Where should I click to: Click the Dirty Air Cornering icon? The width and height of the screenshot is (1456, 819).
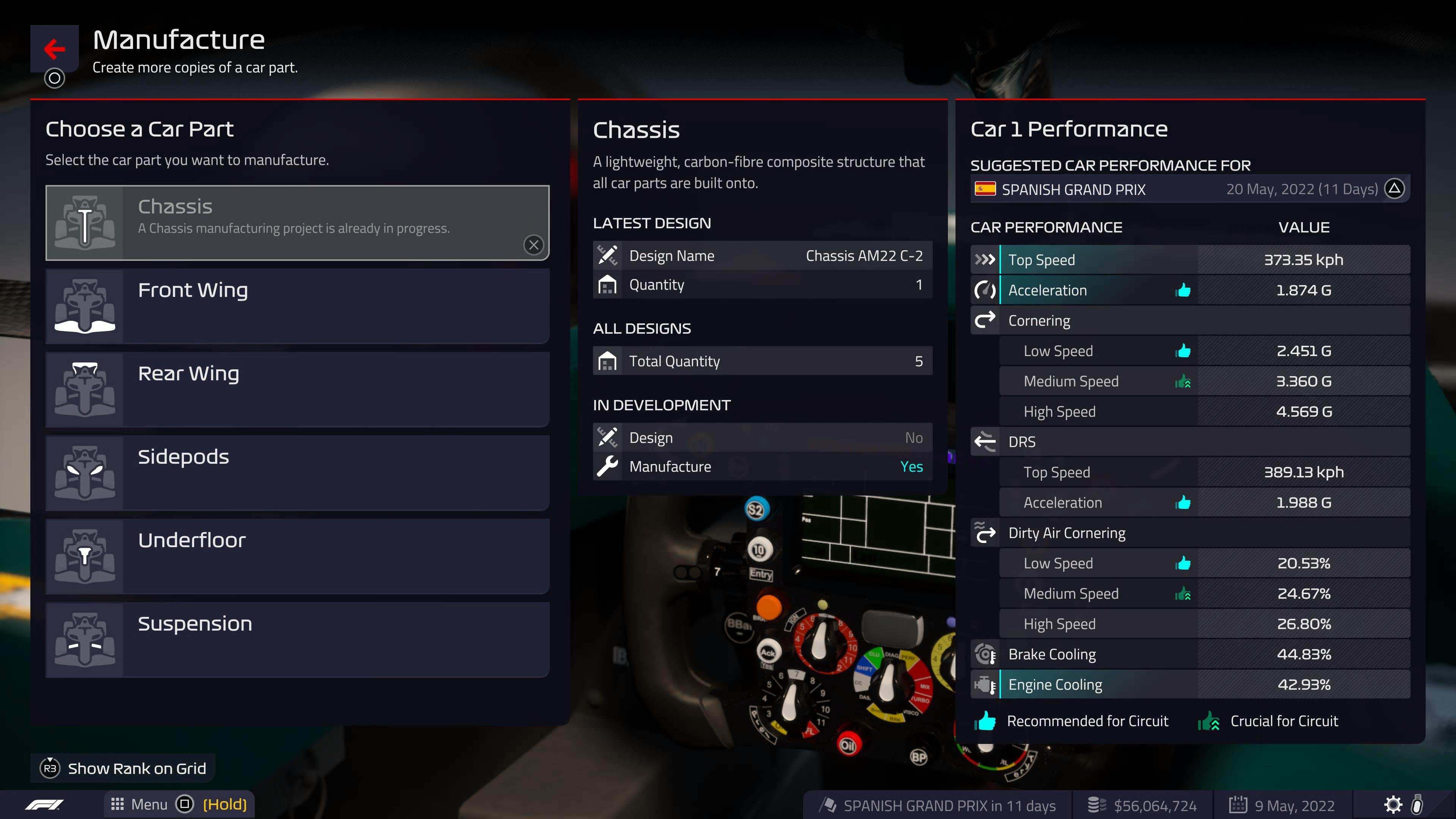coord(985,532)
